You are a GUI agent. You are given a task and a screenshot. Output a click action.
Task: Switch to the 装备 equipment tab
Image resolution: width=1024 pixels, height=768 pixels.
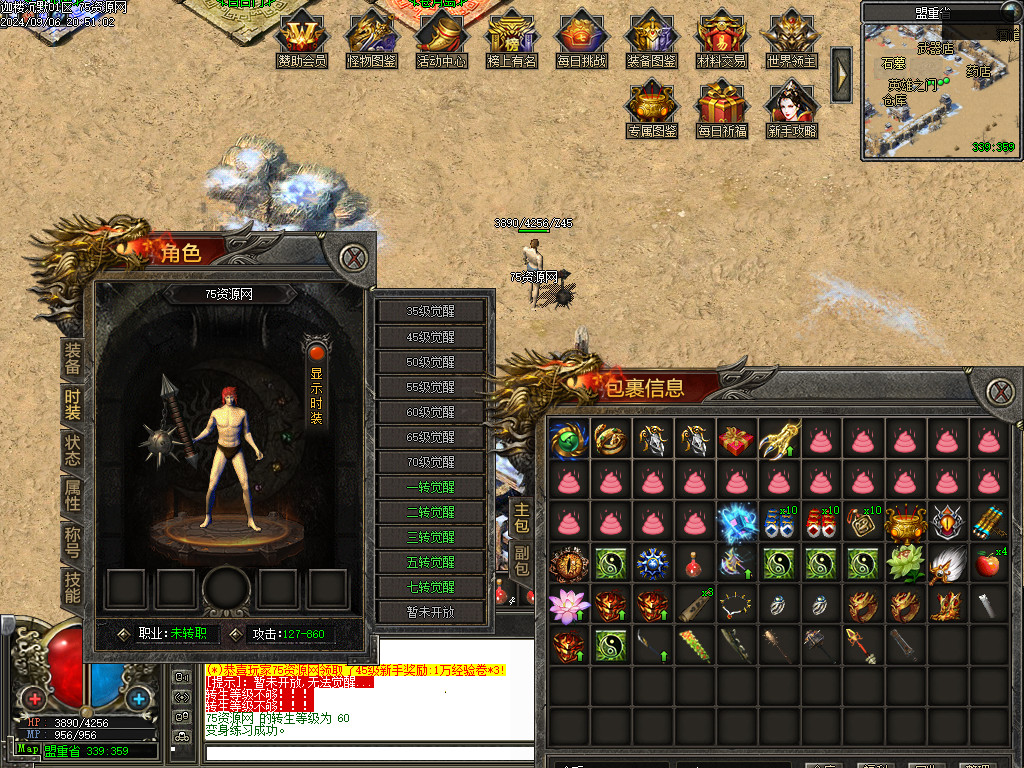(72, 358)
